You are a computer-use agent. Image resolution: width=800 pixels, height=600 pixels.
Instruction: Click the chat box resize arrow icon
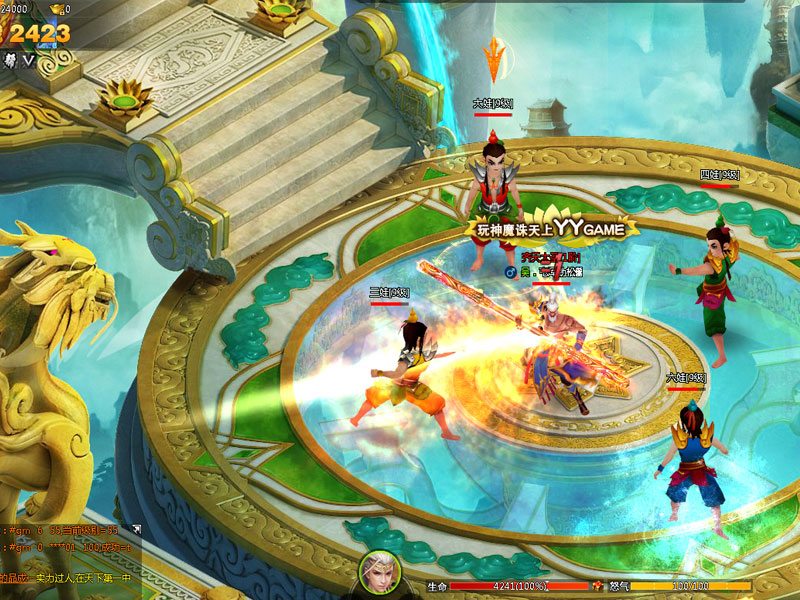(137, 528)
